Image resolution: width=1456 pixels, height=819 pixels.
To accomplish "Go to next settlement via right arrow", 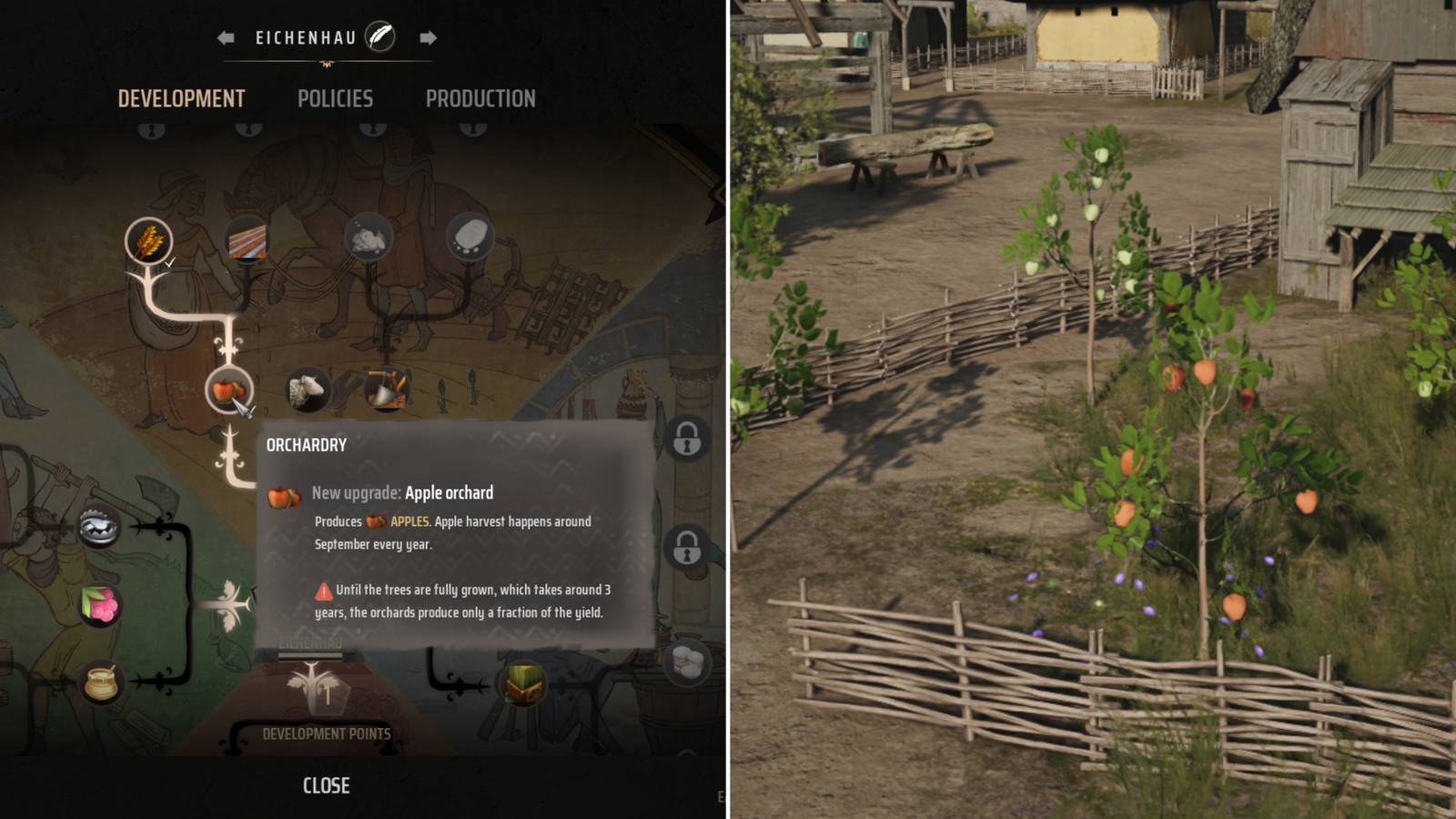I will pyautogui.click(x=430, y=38).
